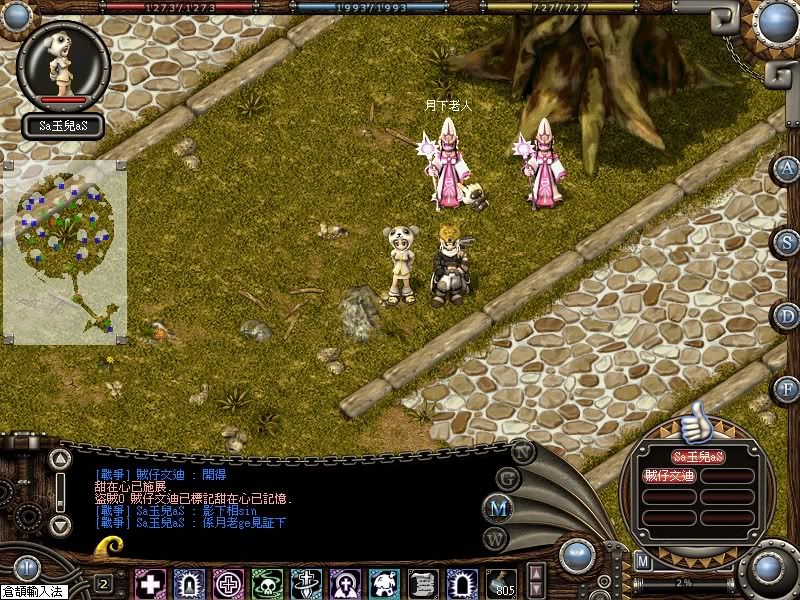This screenshot has height=600, width=800.
Task: Click the S round side button
Action: 788,241
